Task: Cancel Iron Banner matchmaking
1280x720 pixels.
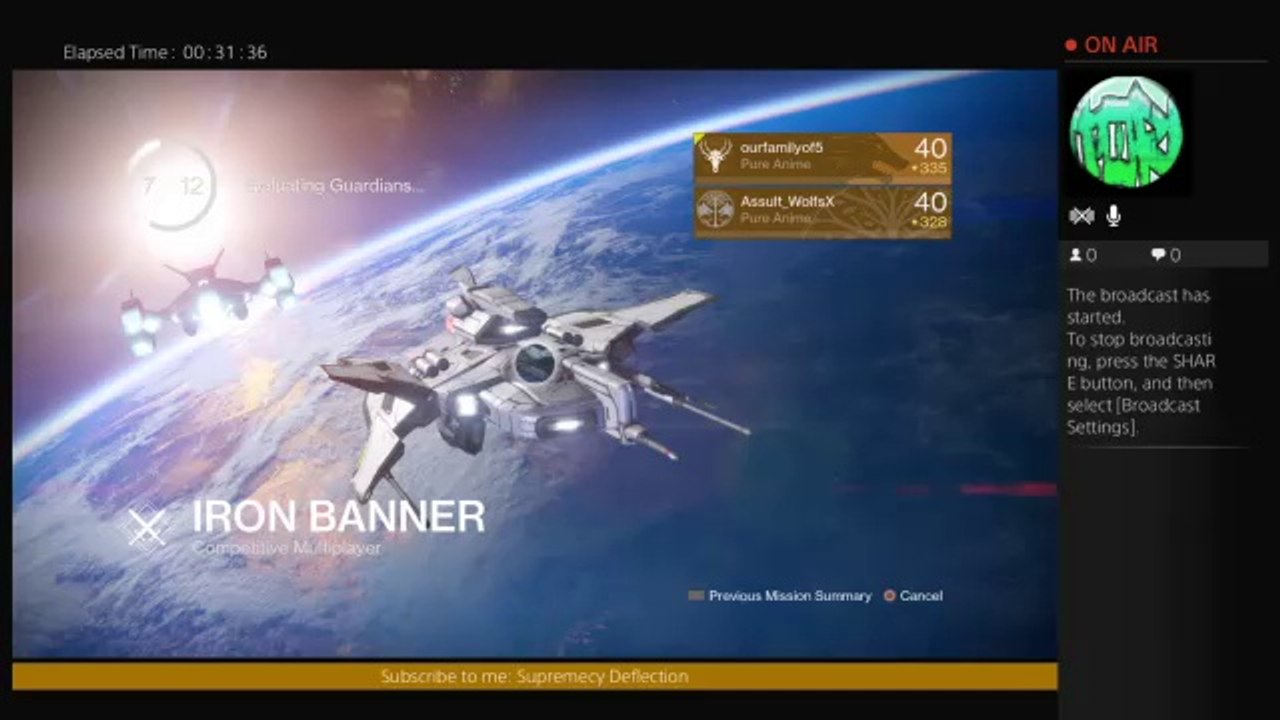Action: point(912,596)
